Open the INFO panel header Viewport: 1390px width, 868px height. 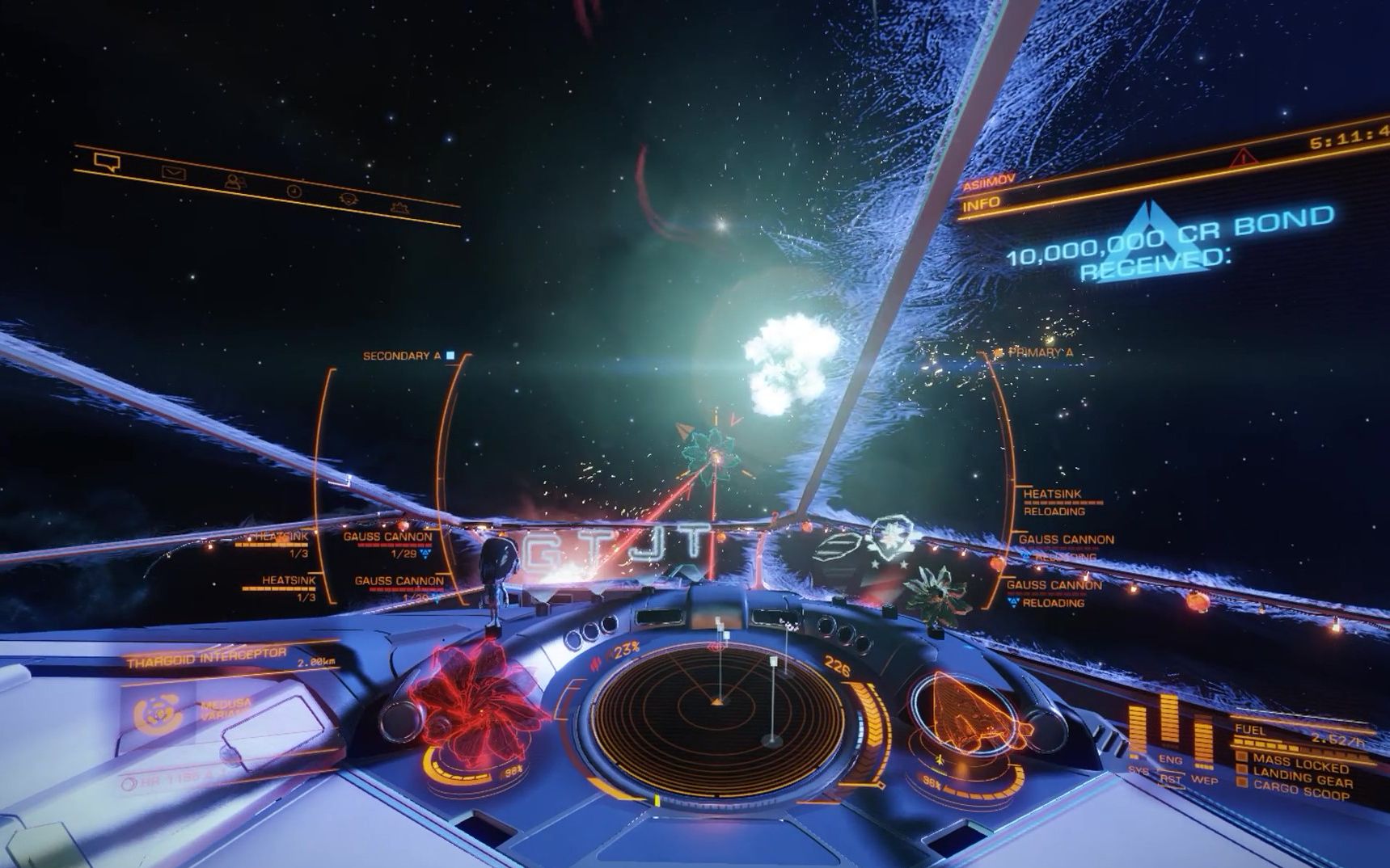click(x=982, y=204)
